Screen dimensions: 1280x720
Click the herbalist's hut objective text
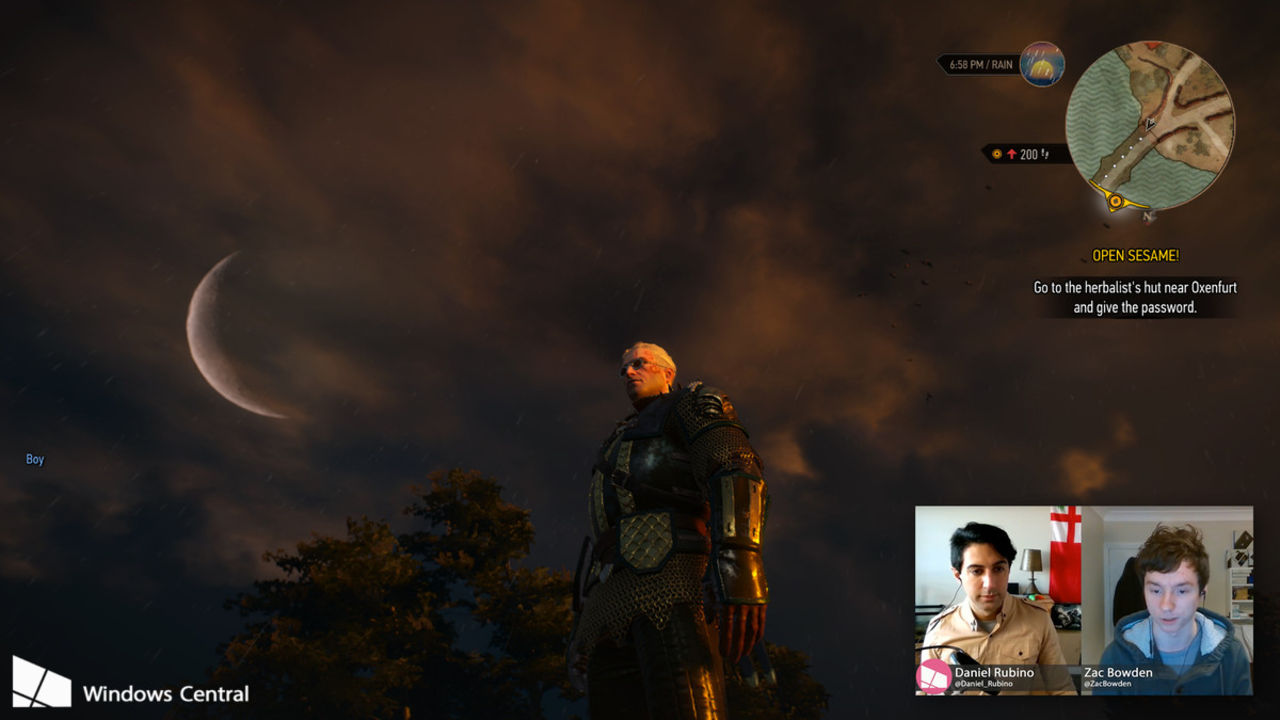tap(1135, 297)
